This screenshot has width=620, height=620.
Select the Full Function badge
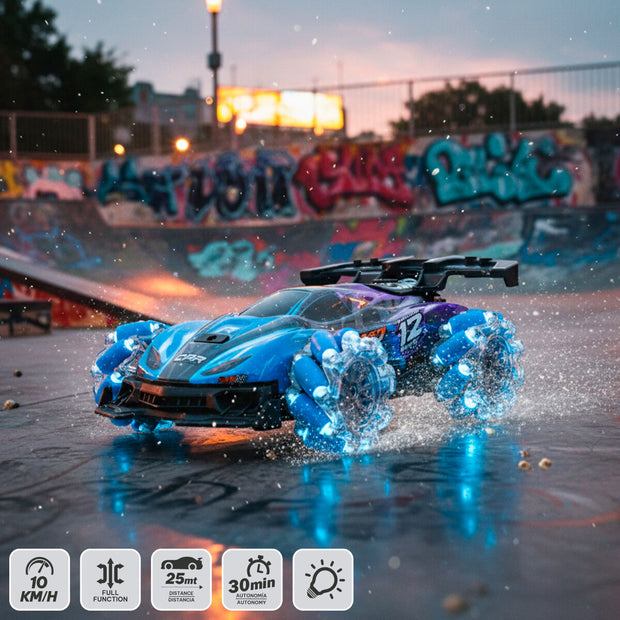pos(110,579)
